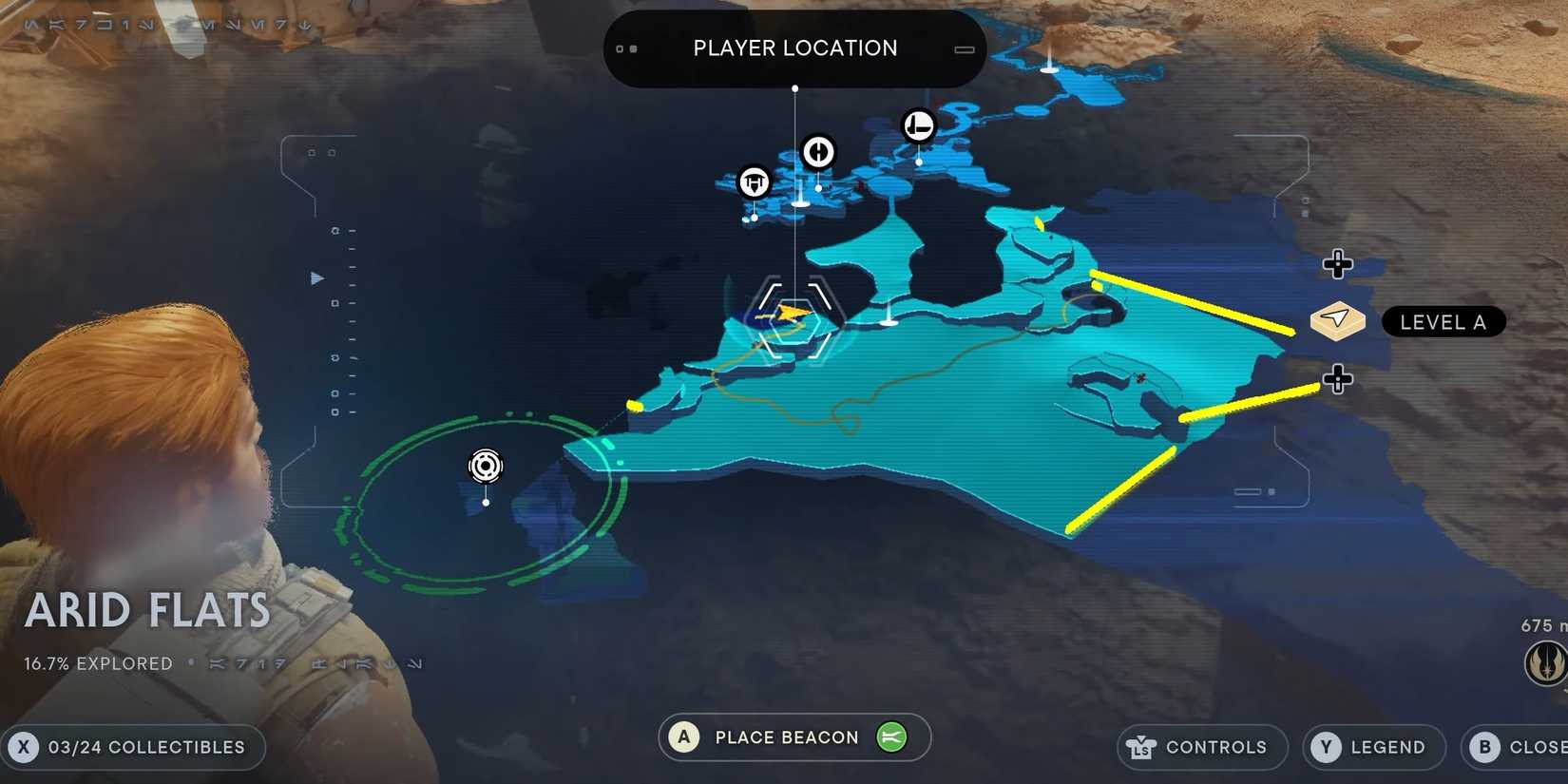Select the green objective ring icon
Viewport: 1568px width, 784px height.
click(x=486, y=467)
